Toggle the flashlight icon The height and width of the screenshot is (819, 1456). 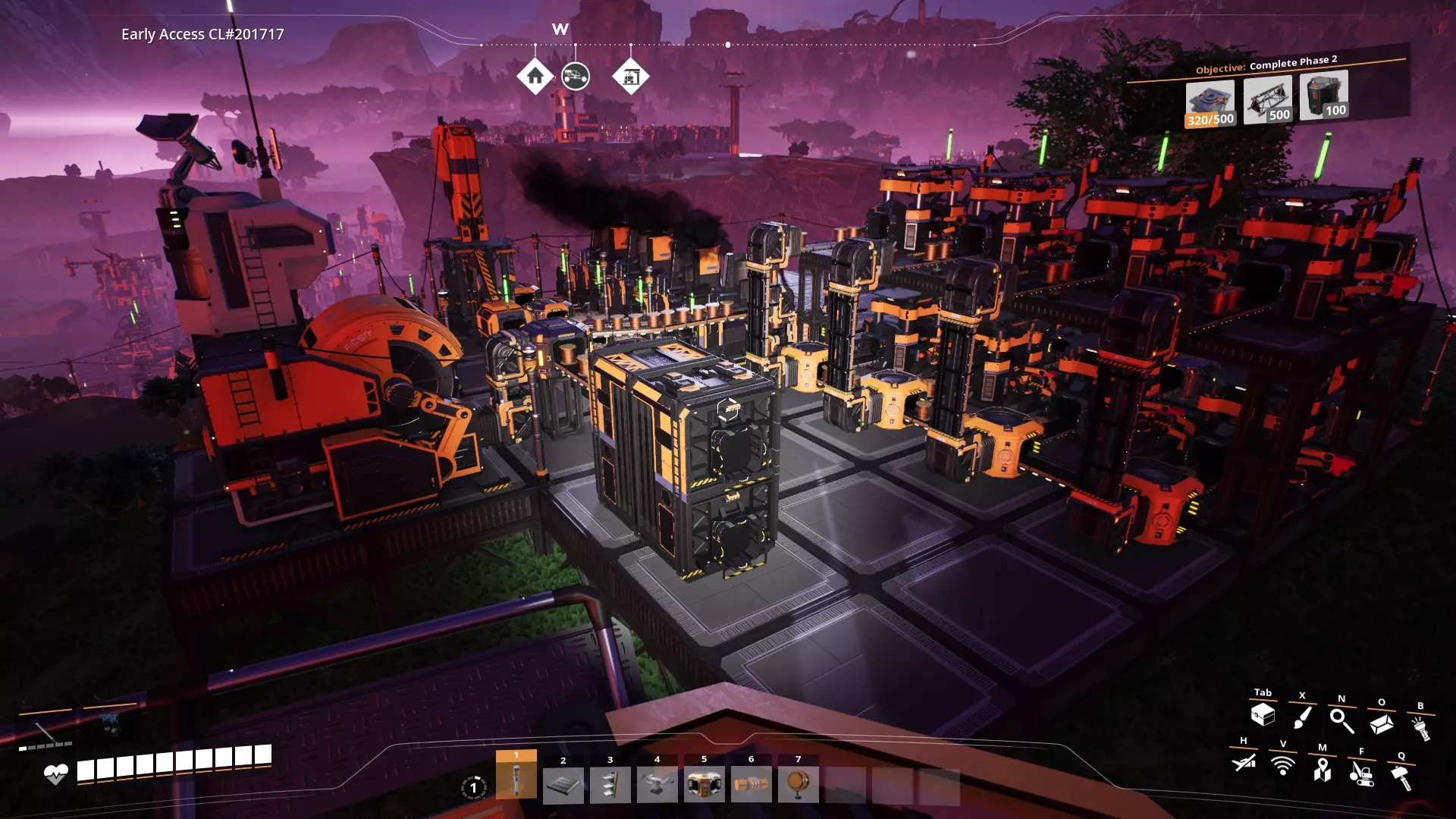pyautogui.click(x=1420, y=729)
